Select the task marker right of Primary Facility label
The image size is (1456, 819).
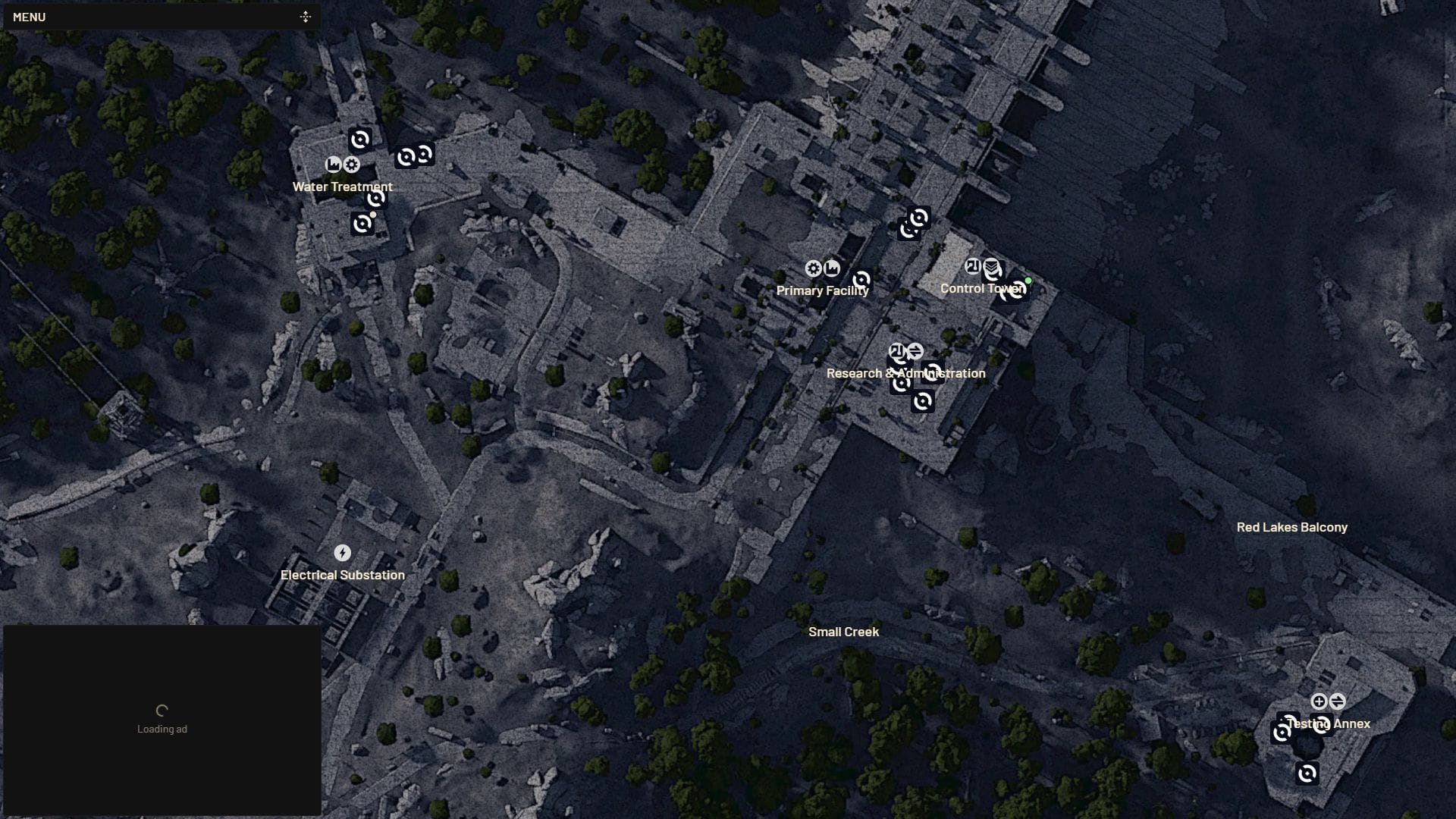point(861,280)
